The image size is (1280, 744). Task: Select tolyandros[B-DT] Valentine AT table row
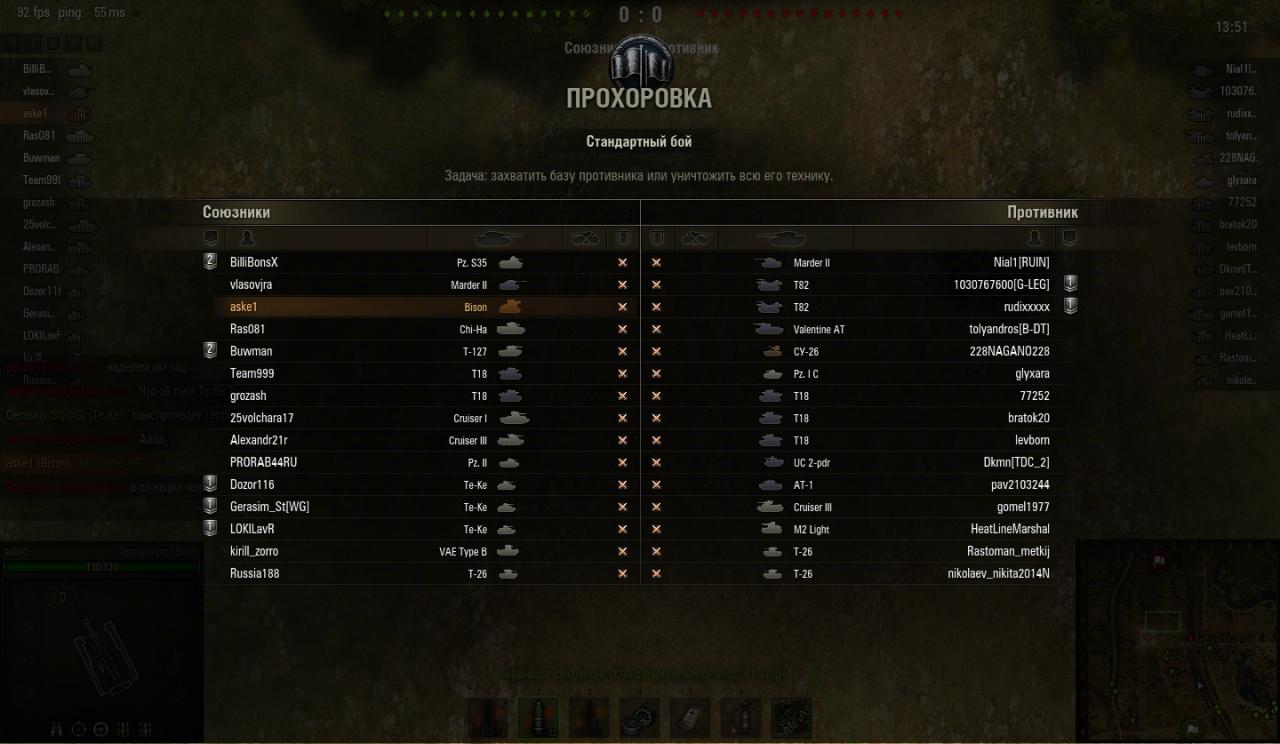[x=860, y=329]
